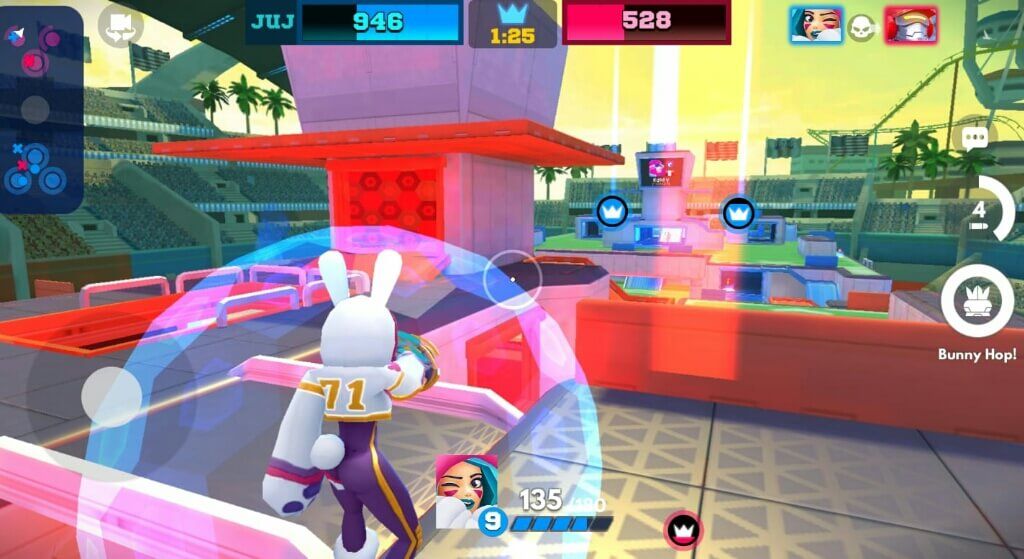Screen dimensions: 1024x559
Task: Select the blue-haired teammate portrait in kill feed
Action: tap(816, 25)
